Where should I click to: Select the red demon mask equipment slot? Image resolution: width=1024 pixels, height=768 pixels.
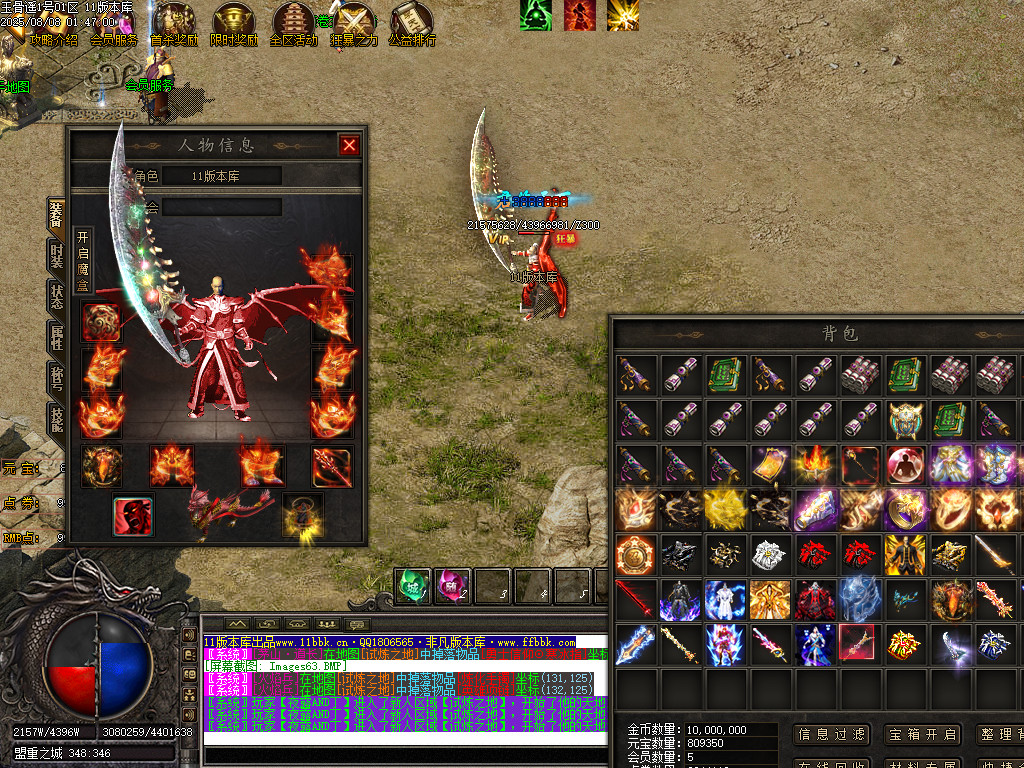[x=132, y=514]
